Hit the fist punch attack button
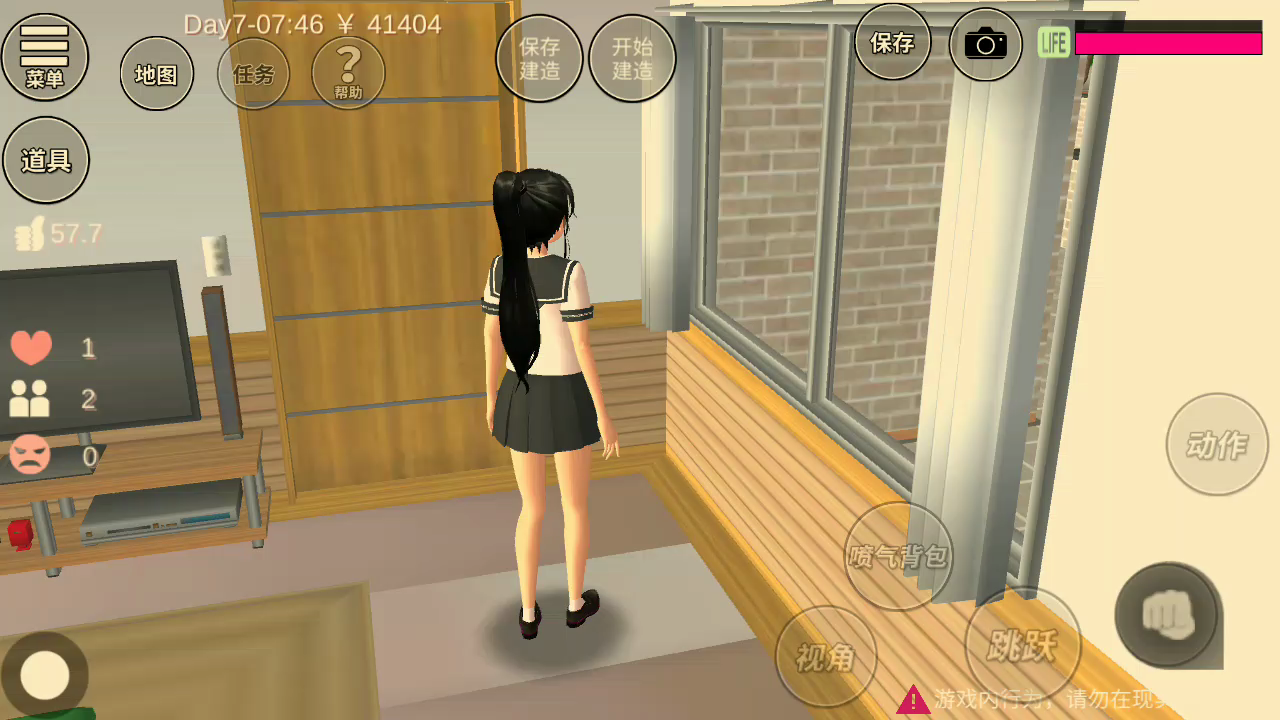The image size is (1280, 720). click(1166, 614)
